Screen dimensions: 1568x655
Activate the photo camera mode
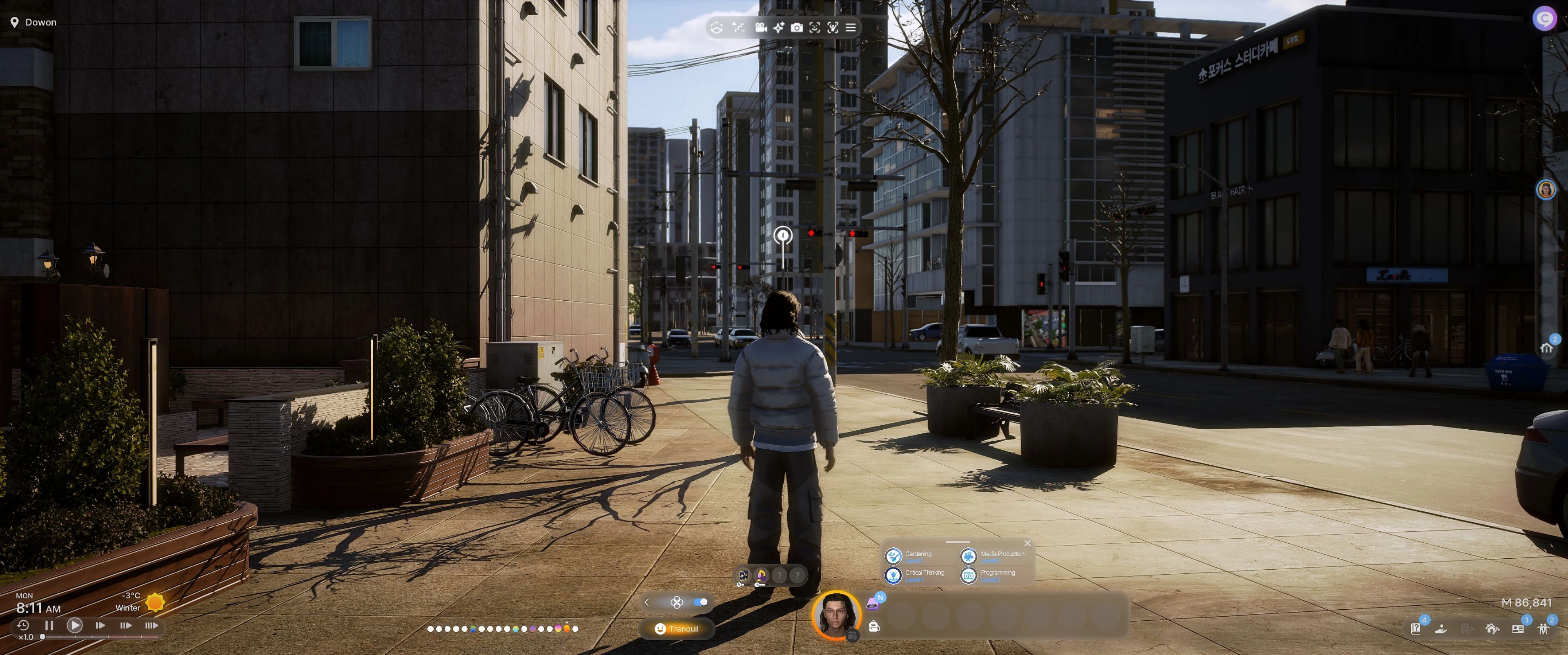click(796, 27)
